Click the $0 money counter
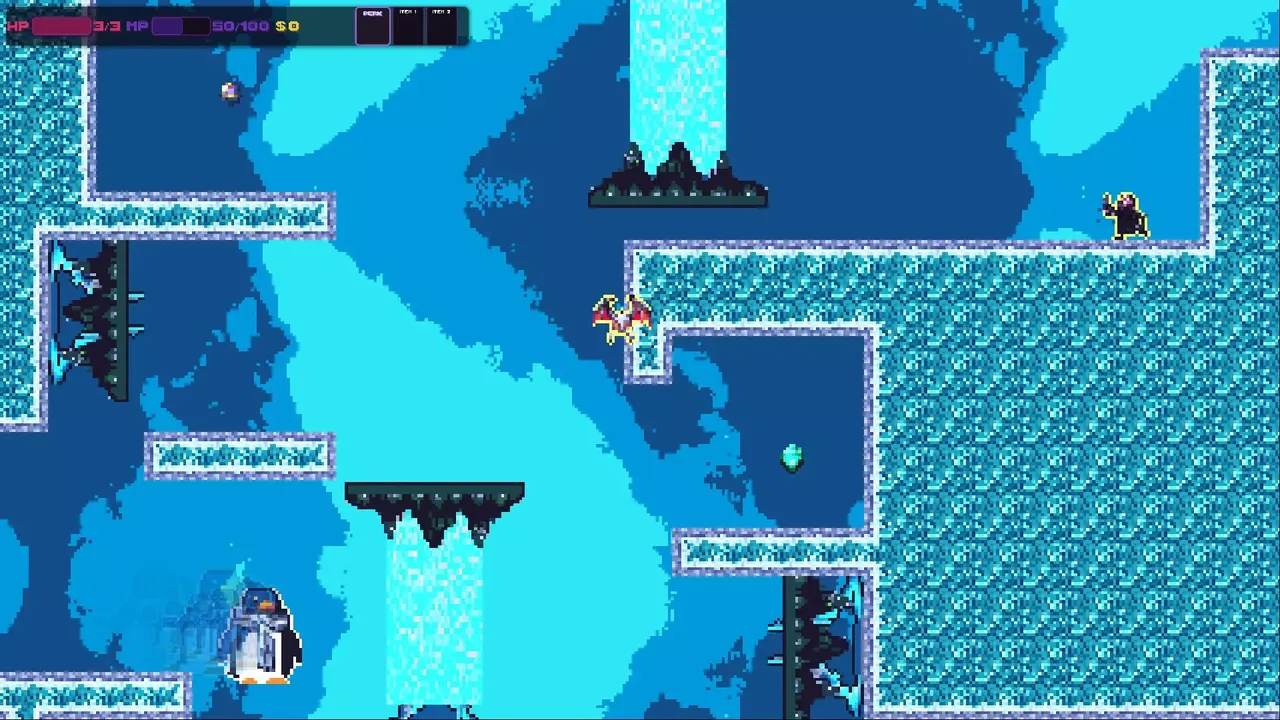The height and width of the screenshot is (720, 1280). (287, 26)
